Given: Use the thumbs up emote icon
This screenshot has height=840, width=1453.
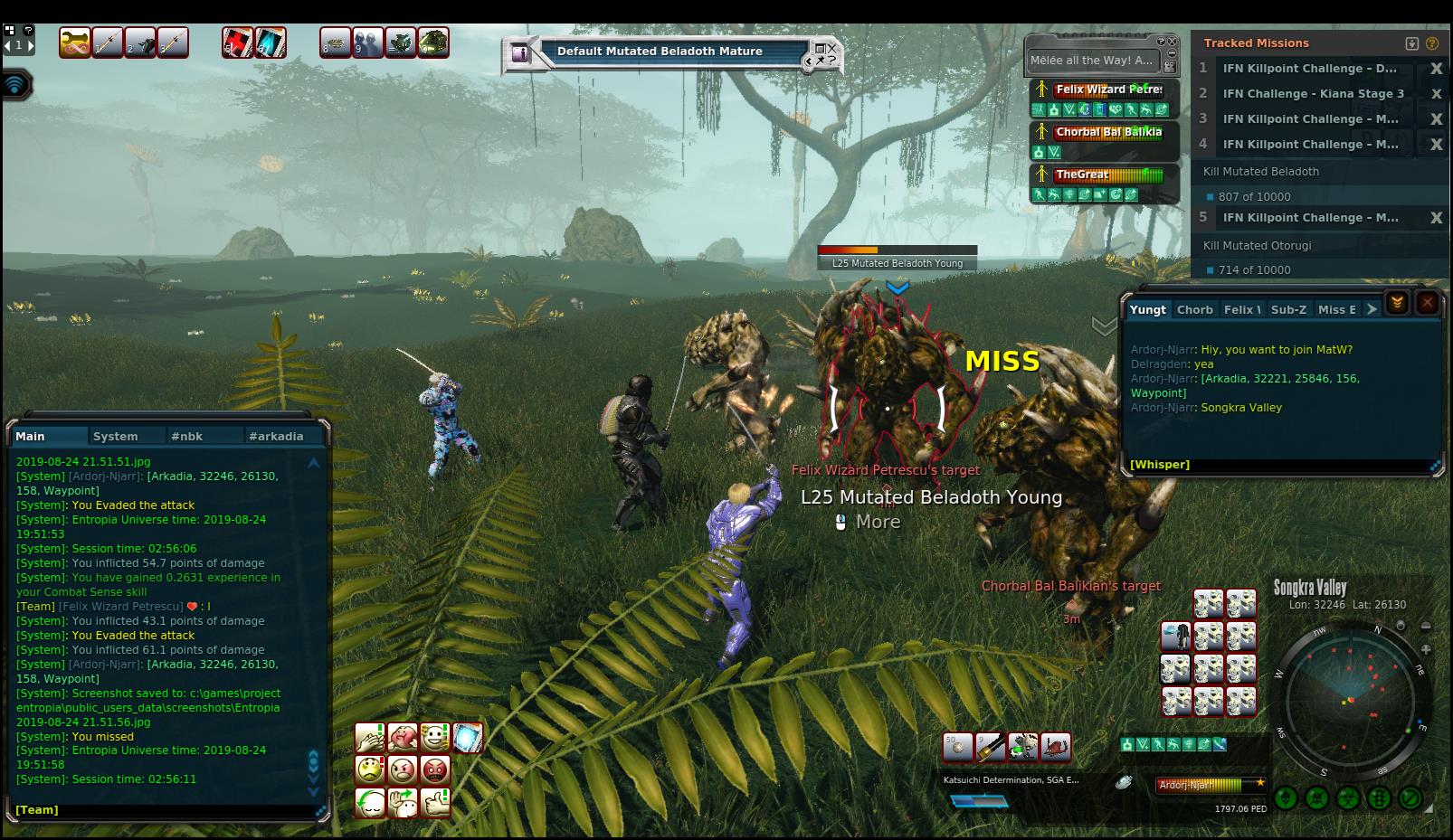Looking at the screenshot, I should pos(435,802).
